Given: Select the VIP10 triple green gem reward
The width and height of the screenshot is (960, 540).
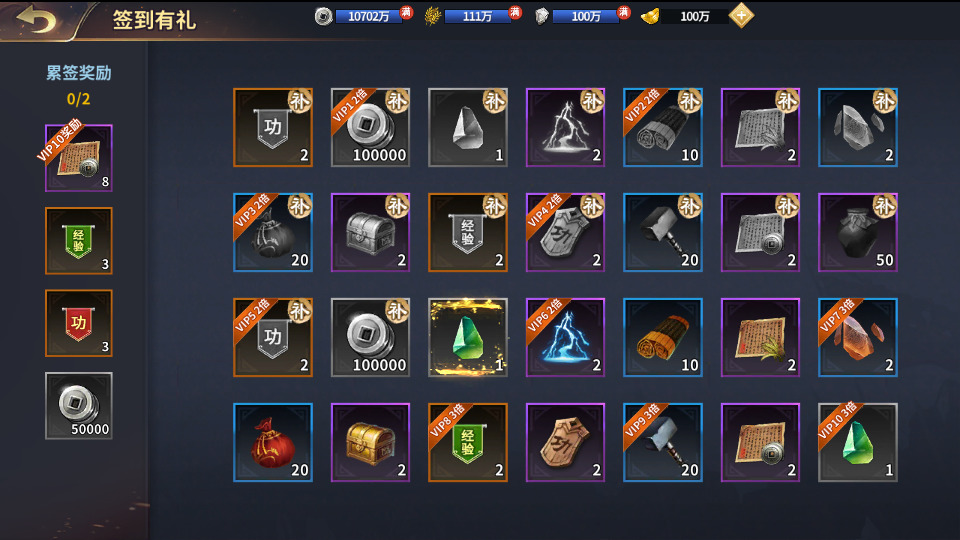Looking at the screenshot, I should point(858,442).
